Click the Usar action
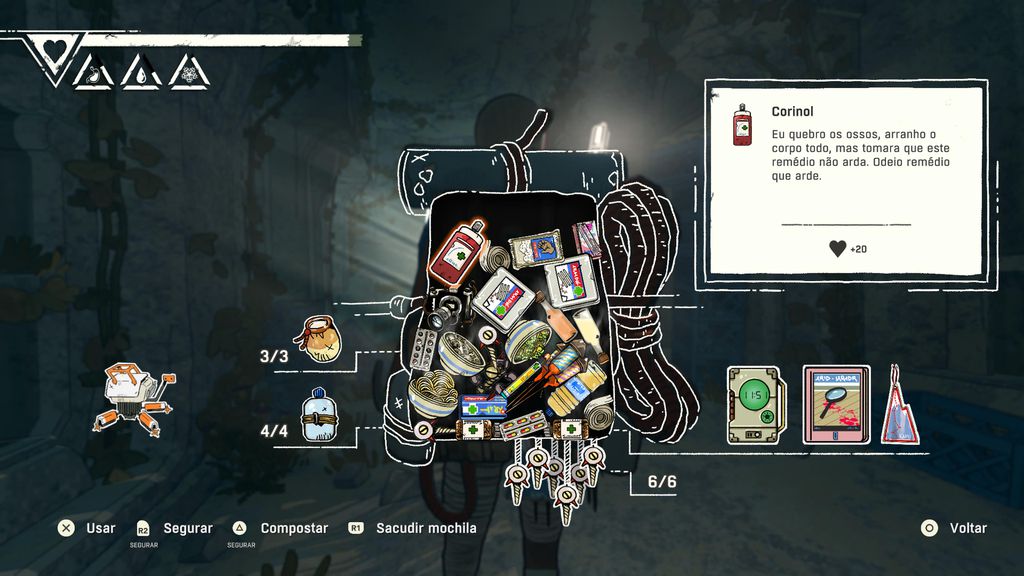The height and width of the screenshot is (576, 1024). point(86,528)
